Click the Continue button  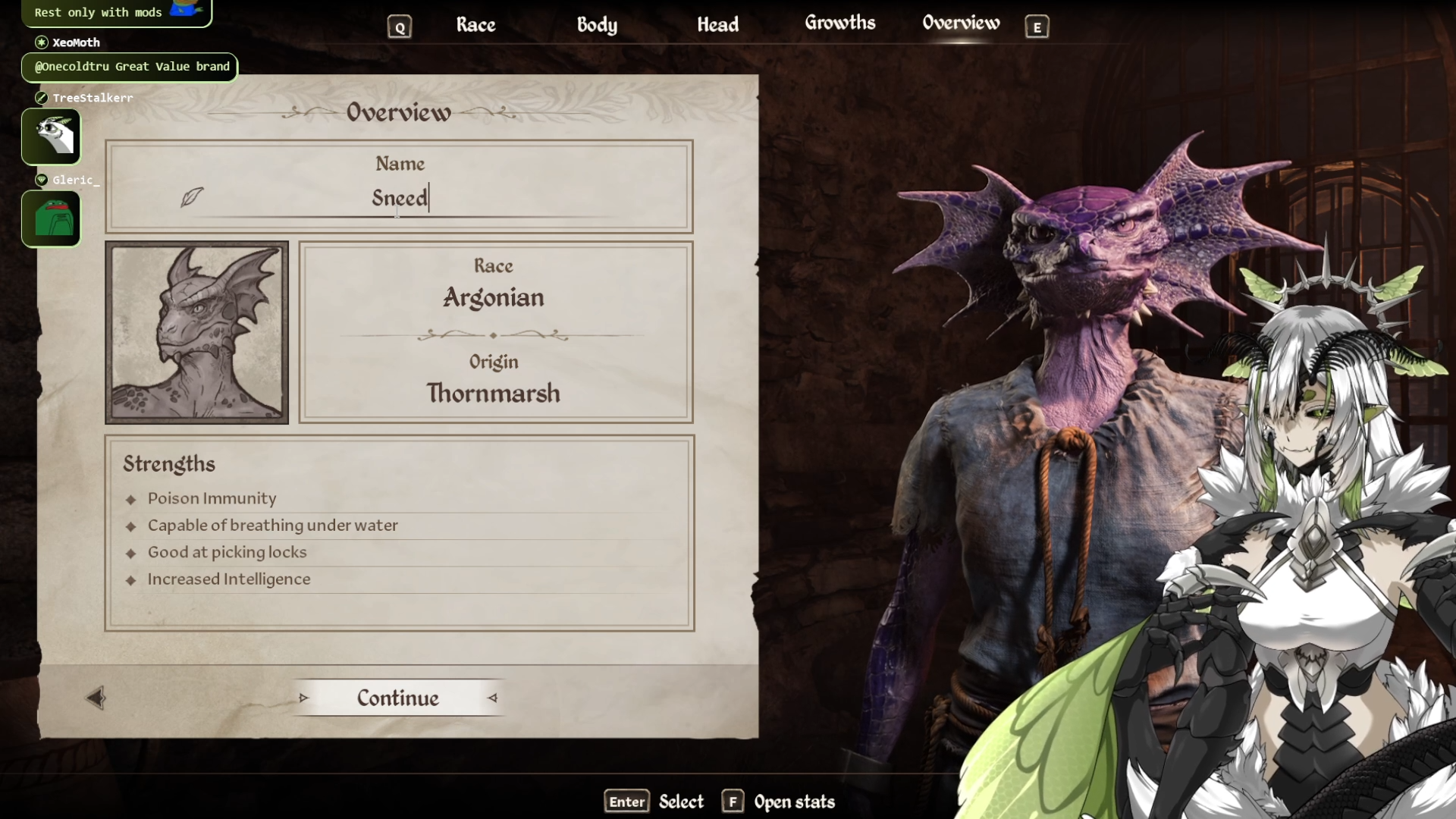[398, 698]
